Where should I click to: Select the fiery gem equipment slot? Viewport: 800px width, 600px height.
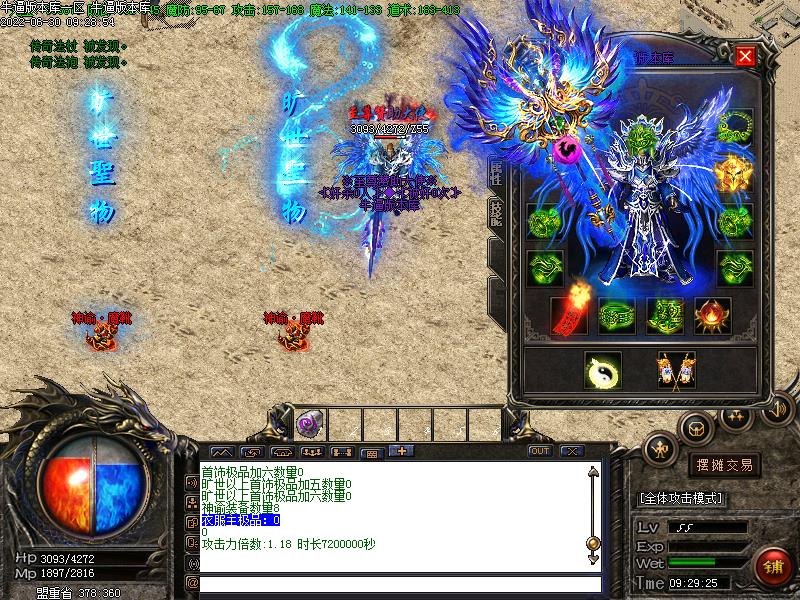(712, 315)
